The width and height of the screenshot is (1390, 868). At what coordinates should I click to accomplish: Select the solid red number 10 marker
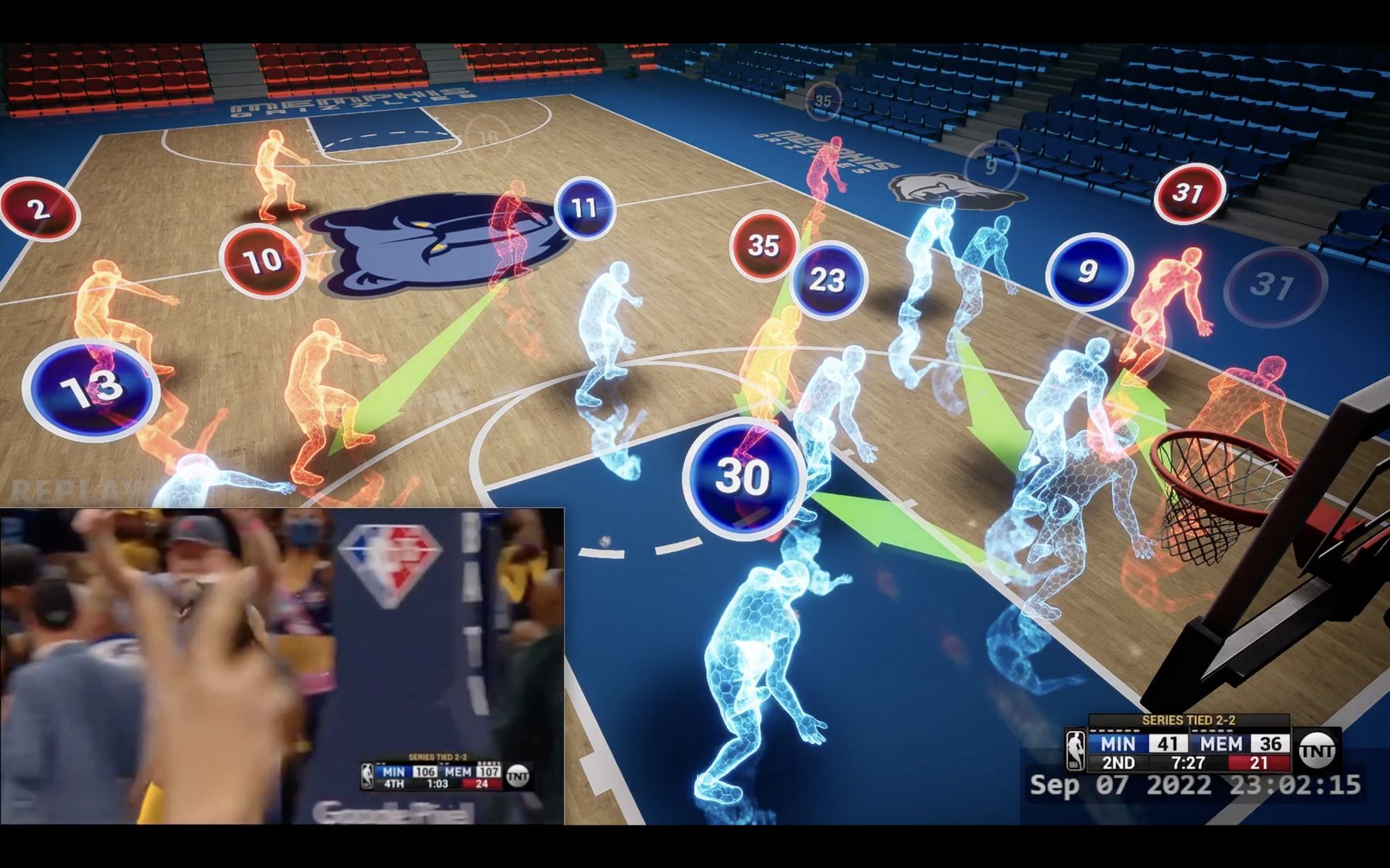(262, 261)
